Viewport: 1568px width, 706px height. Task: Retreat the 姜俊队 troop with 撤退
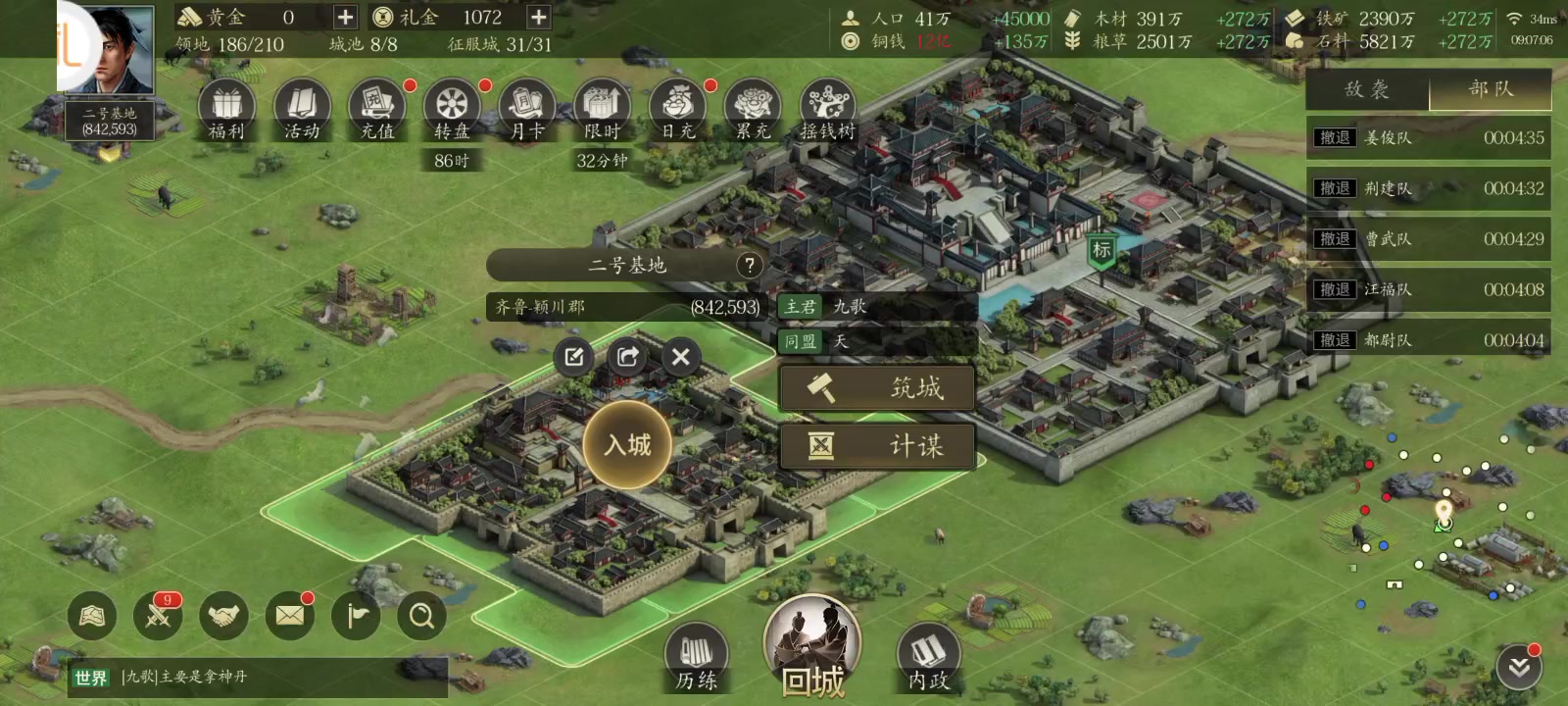1335,138
